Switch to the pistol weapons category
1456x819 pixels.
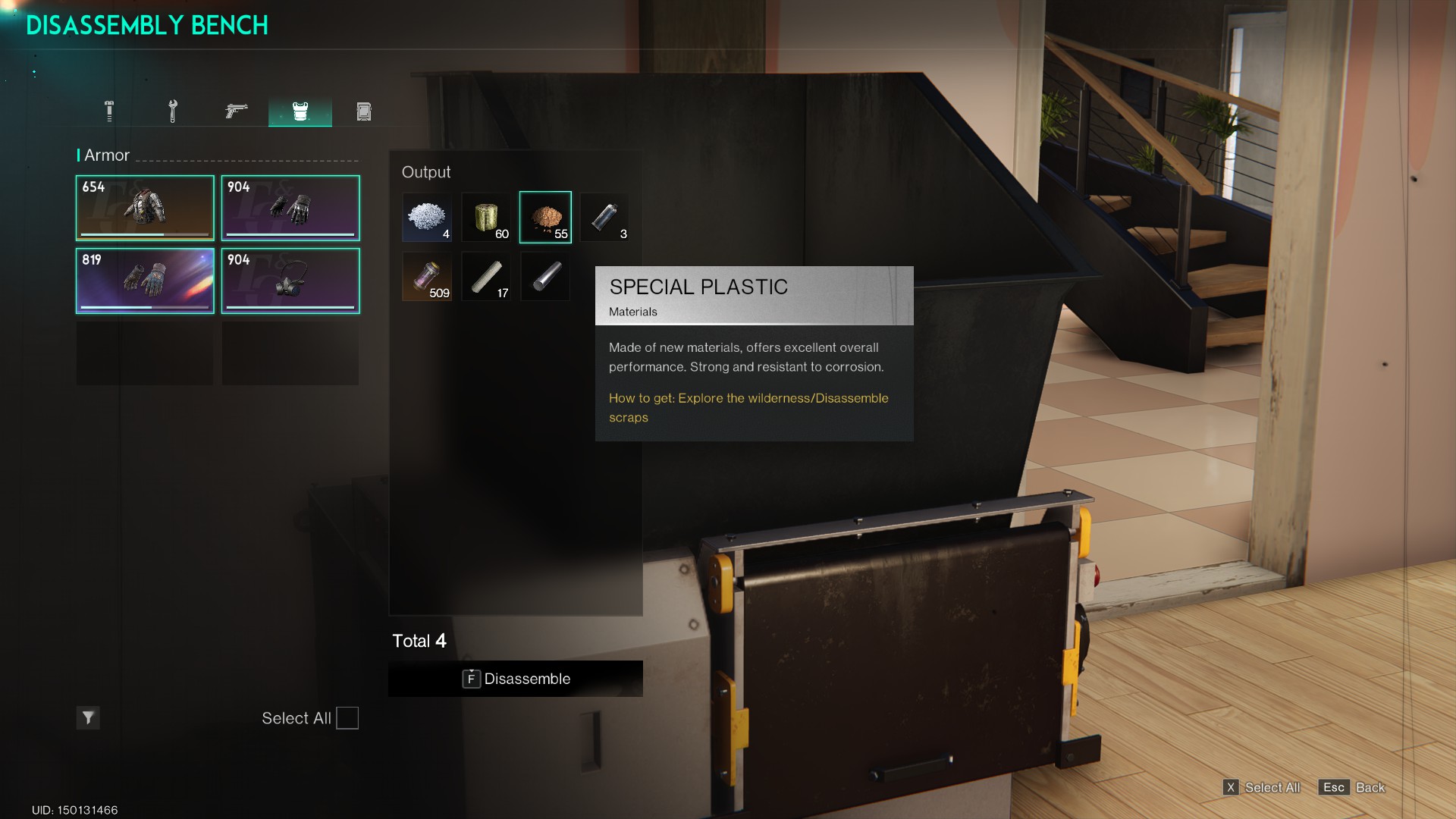click(x=236, y=111)
